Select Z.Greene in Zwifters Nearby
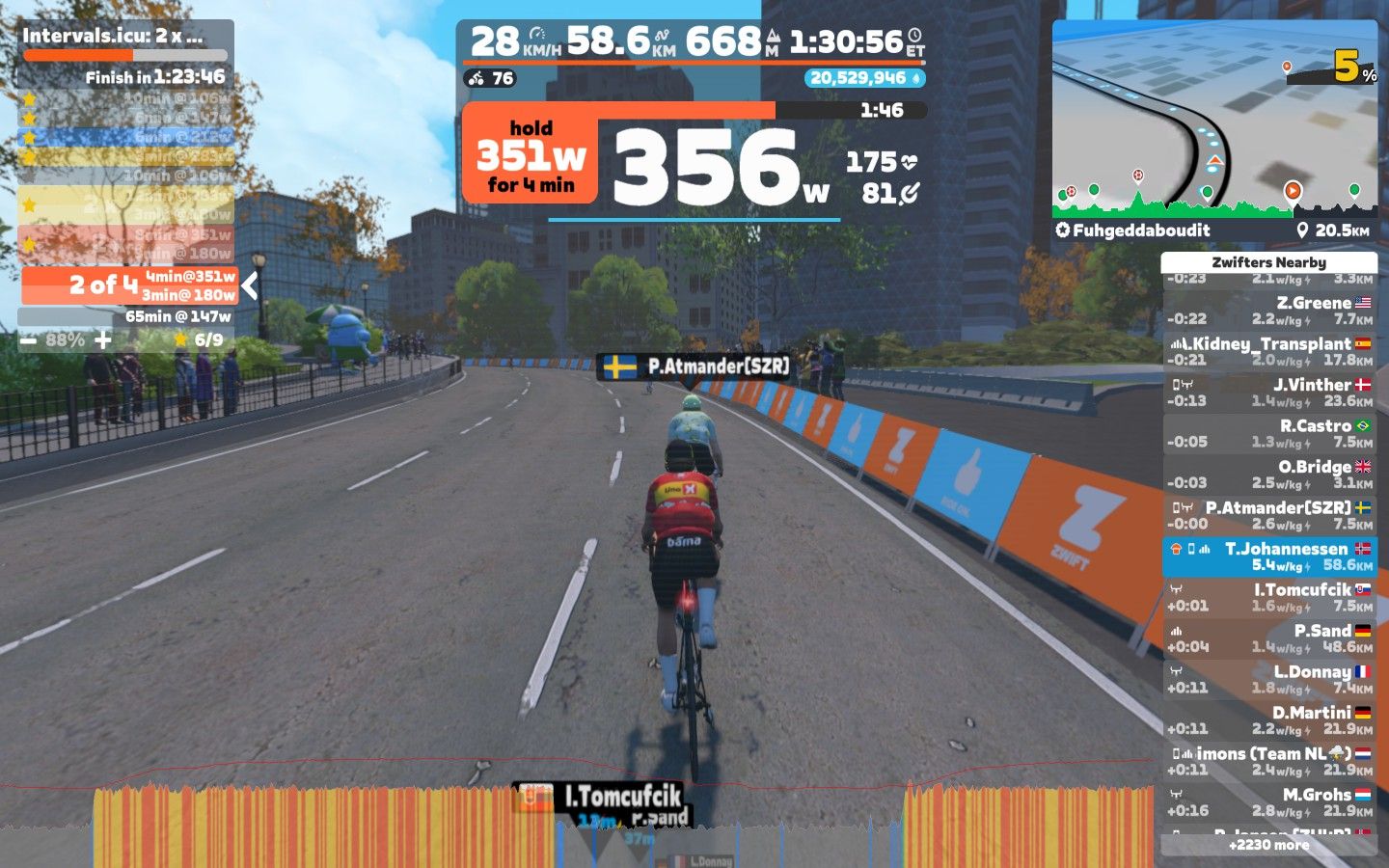The height and width of the screenshot is (868, 1389). [x=1269, y=311]
